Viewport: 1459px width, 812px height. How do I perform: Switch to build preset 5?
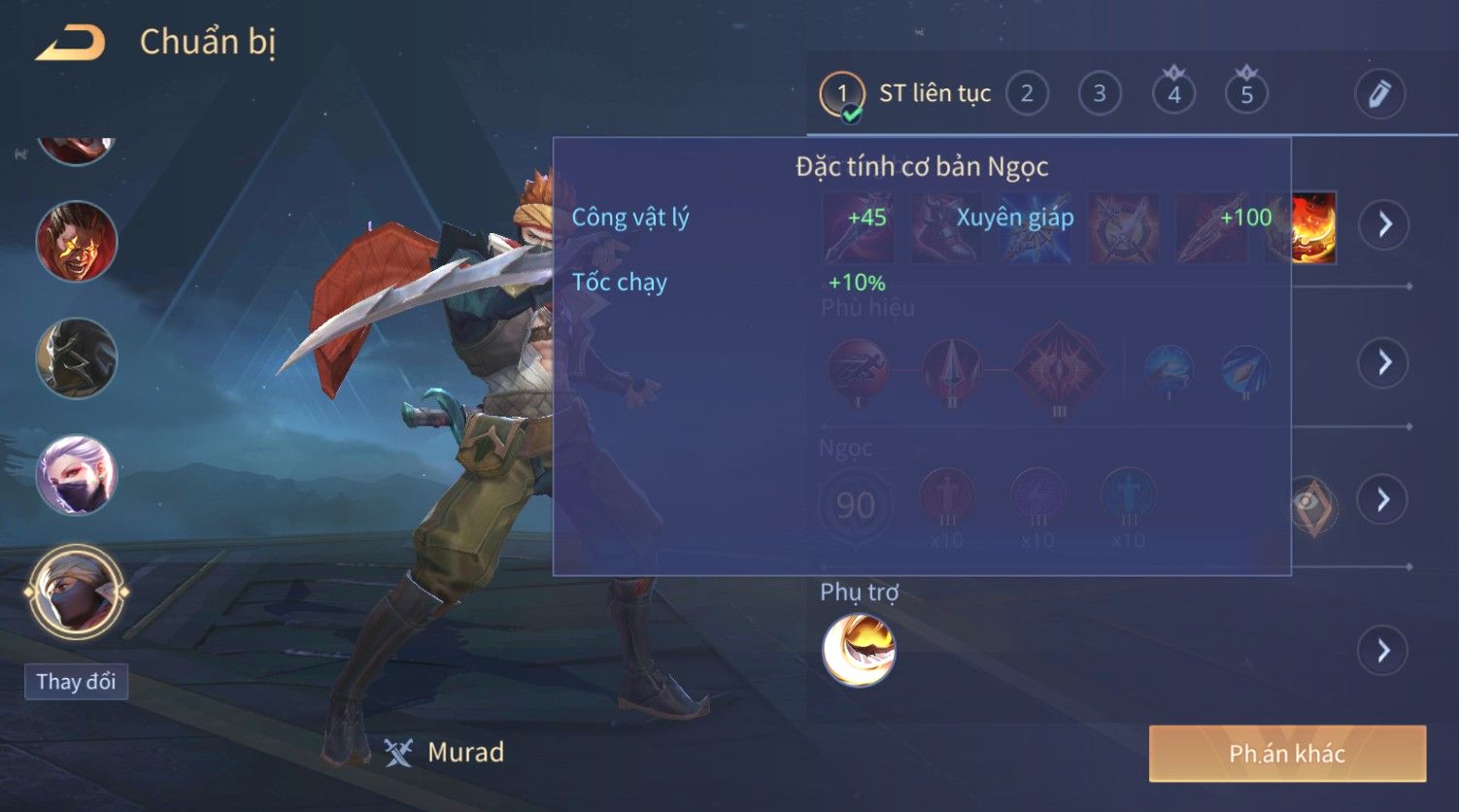(x=1246, y=94)
